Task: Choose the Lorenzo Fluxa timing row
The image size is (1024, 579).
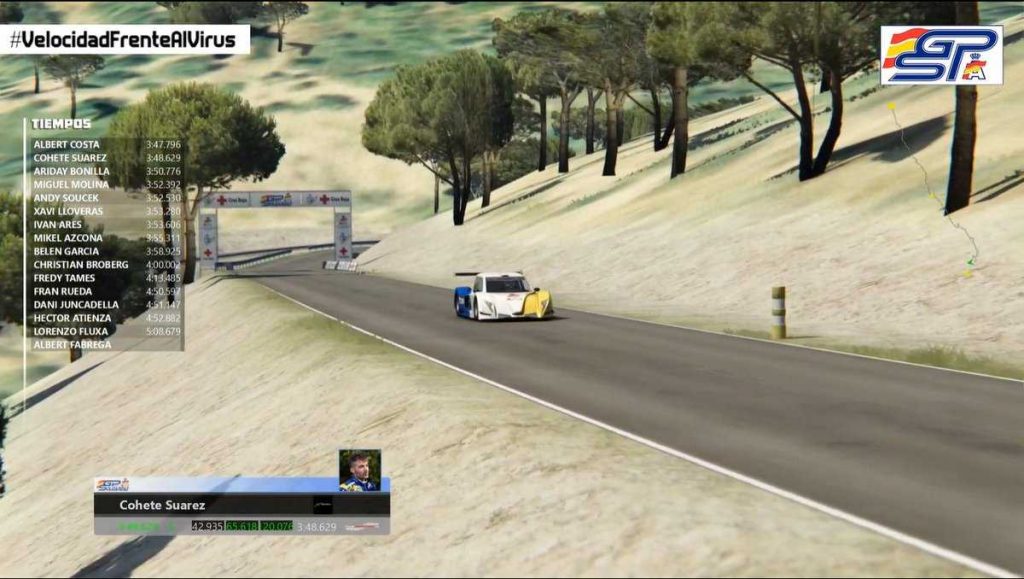Action: (x=105, y=331)
